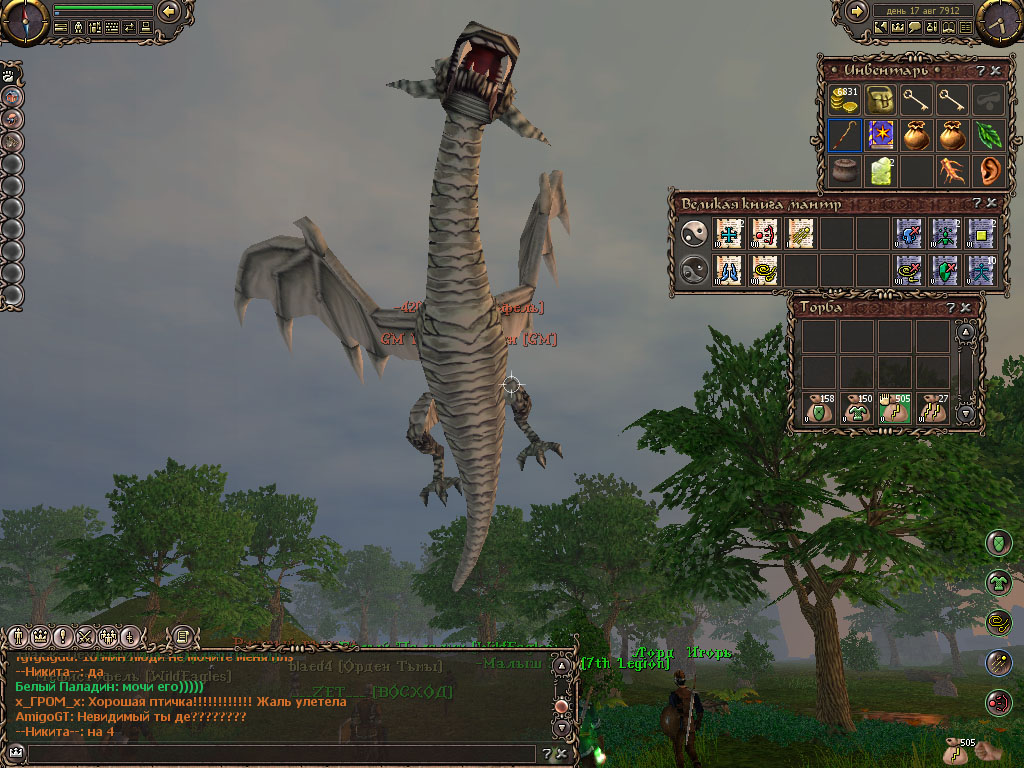Select the bag stack with 158 items
1024x768 pixels.
tap(818, 410)
